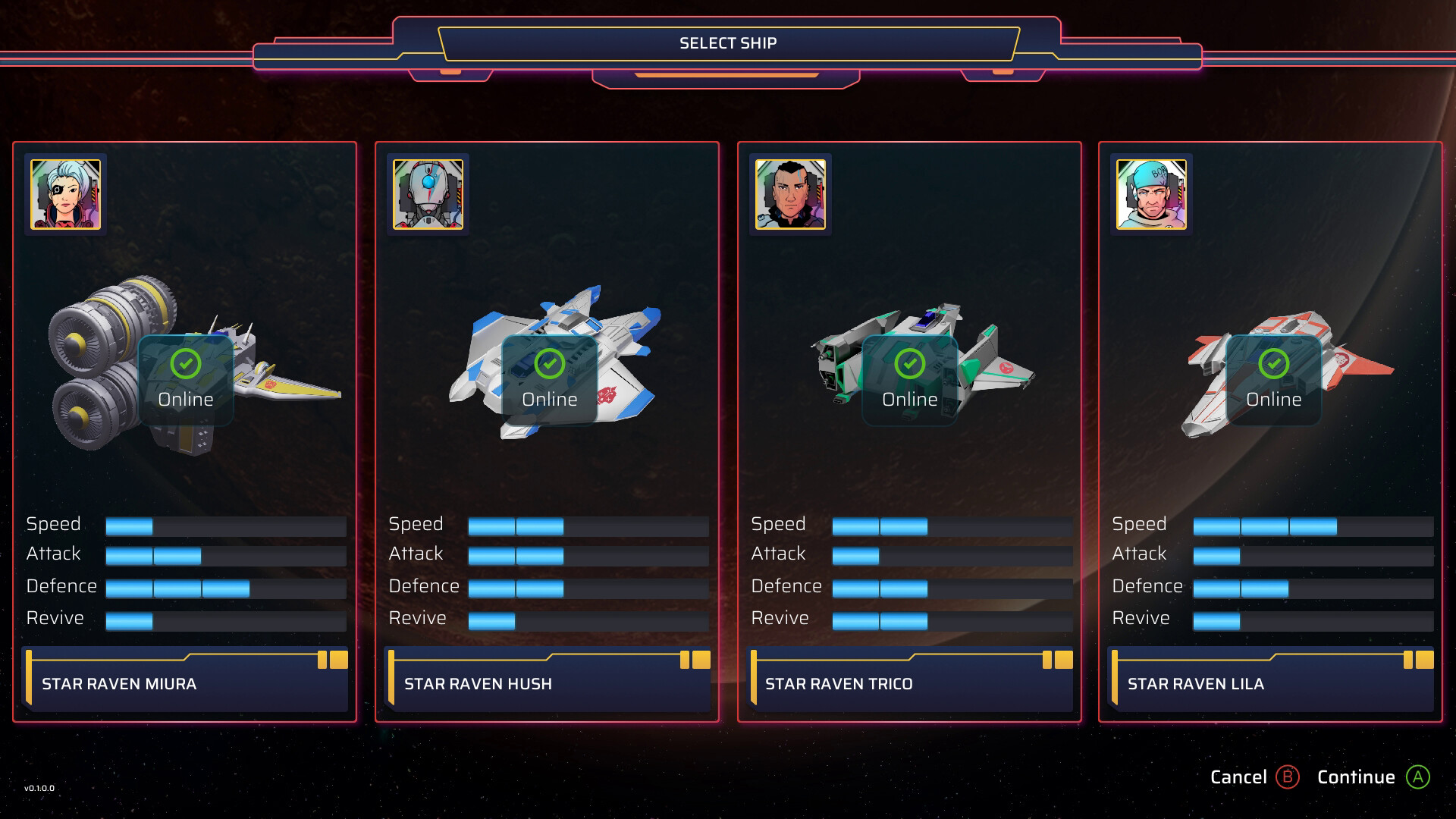Click the robot pilot portrait
The width and height of the screenshot is (1456, 819).
(x=428, y=194)
